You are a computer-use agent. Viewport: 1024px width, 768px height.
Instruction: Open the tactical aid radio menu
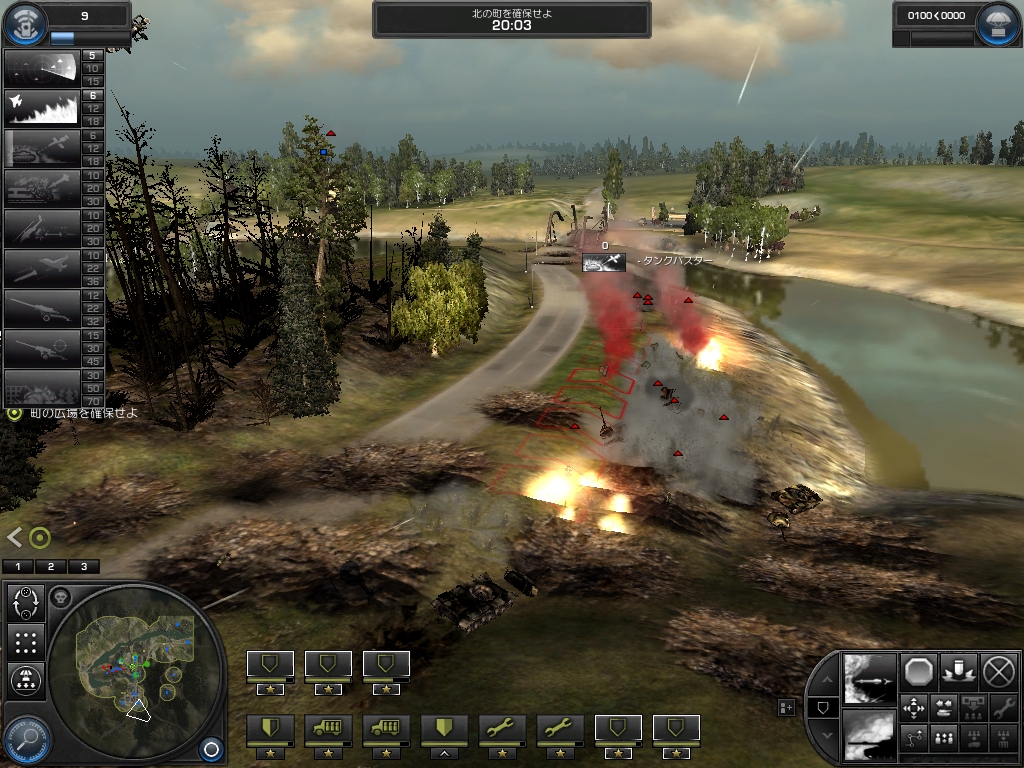[27, 20]
